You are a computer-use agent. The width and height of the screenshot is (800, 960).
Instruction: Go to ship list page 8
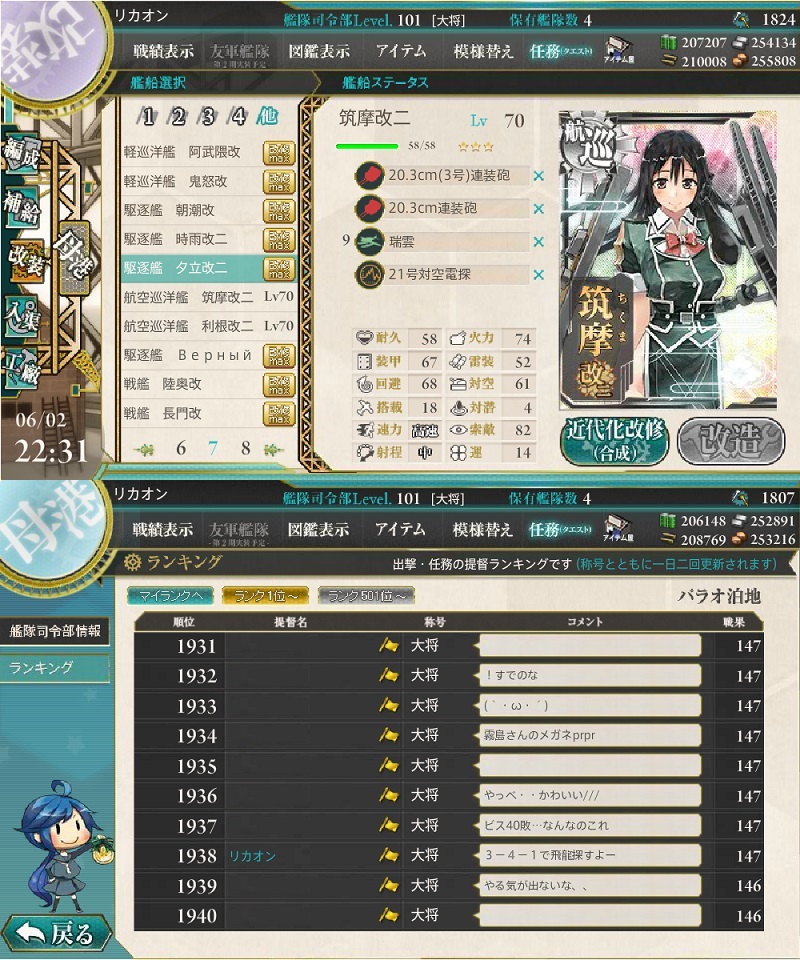click(x=245, y=448)
